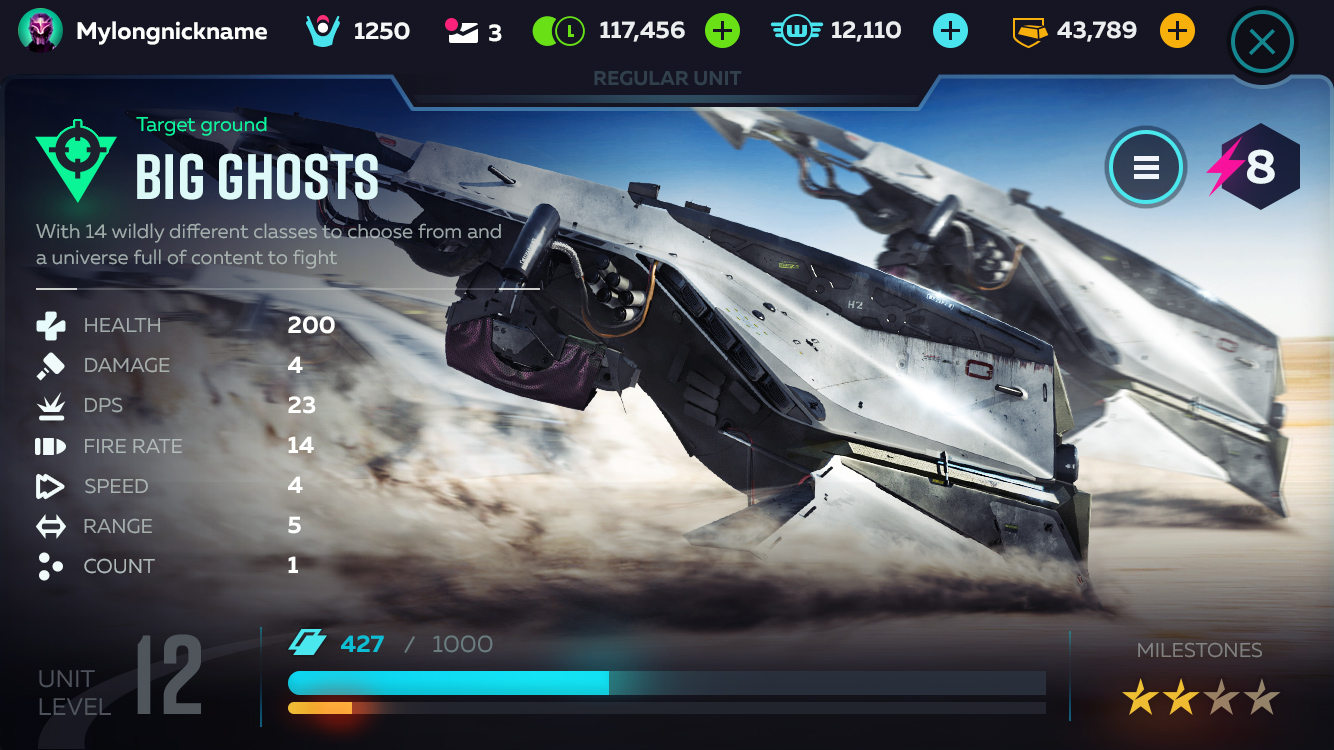This screenshot has width=1334, height=750.
Task: Open the round list menu button
Action: [1145, 167]
